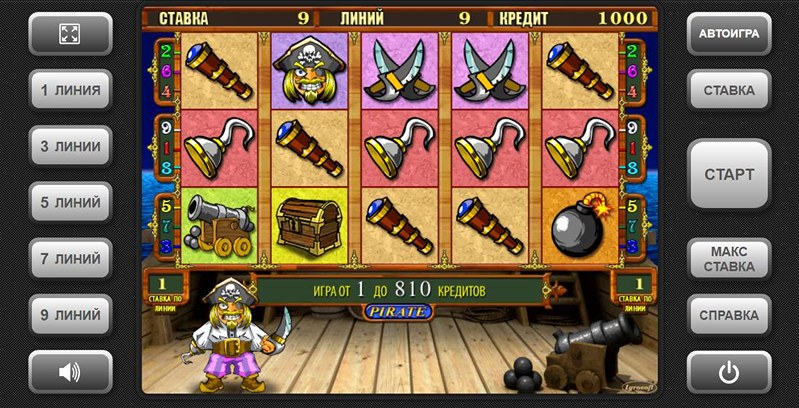Open the СПРАВКА help screen
The width and height of the screenshot is (799, 408).
point(729,315)
